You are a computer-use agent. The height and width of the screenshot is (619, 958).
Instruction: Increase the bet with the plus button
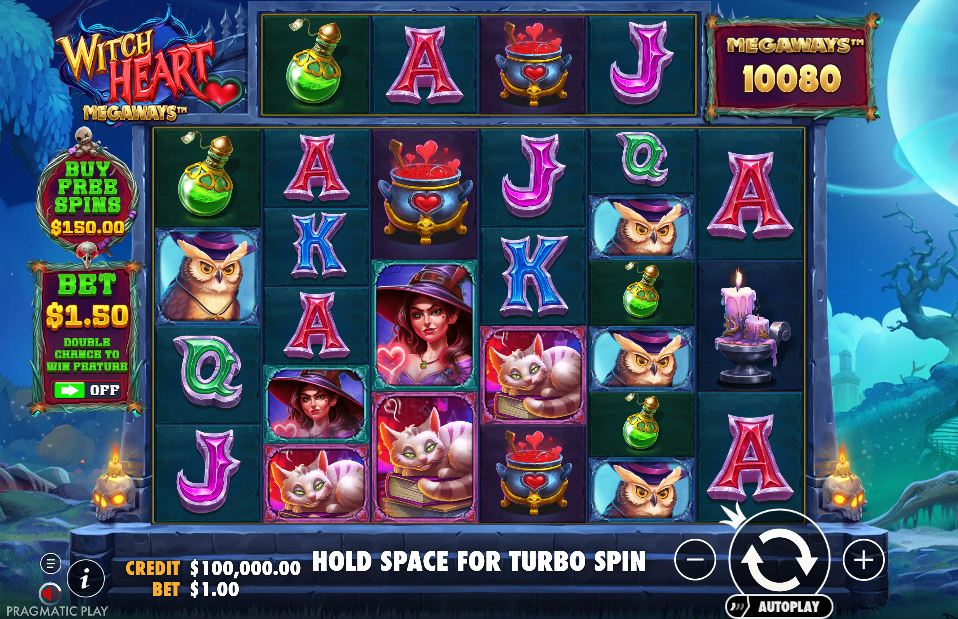tap(864, 561)
